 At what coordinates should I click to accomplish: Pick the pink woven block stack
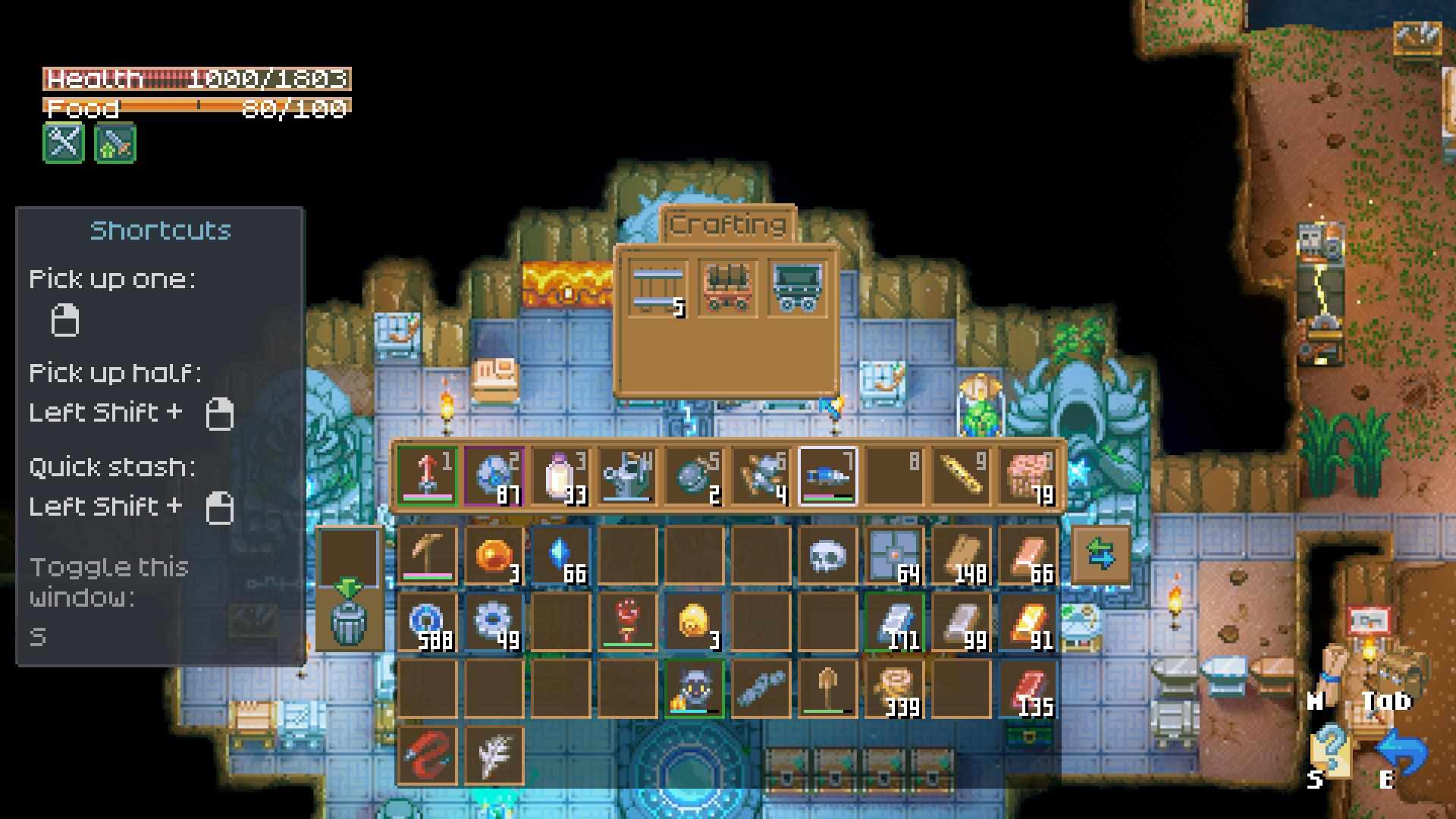1028,476
